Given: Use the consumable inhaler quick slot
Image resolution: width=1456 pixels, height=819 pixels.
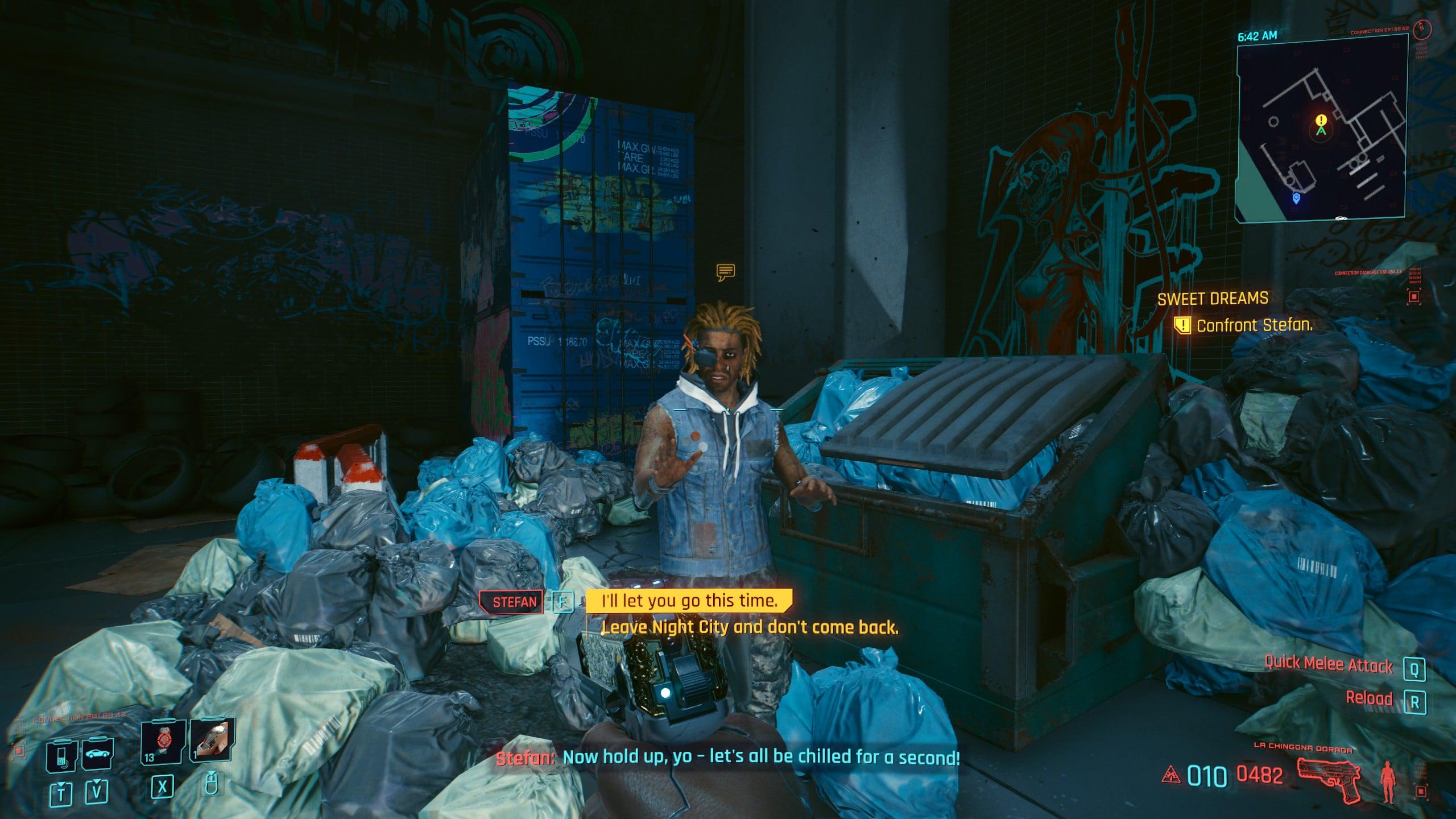Looking at the screenshot, I should 212,741.
